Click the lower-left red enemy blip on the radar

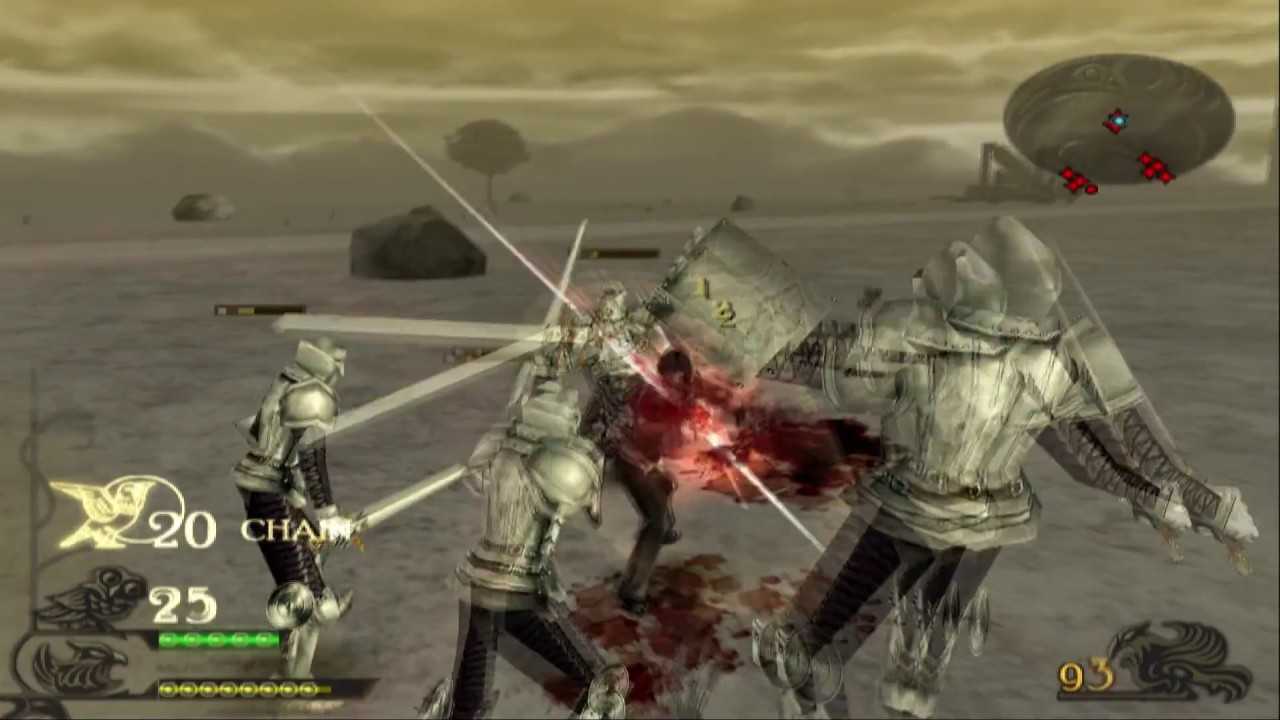pos(1077,183)
